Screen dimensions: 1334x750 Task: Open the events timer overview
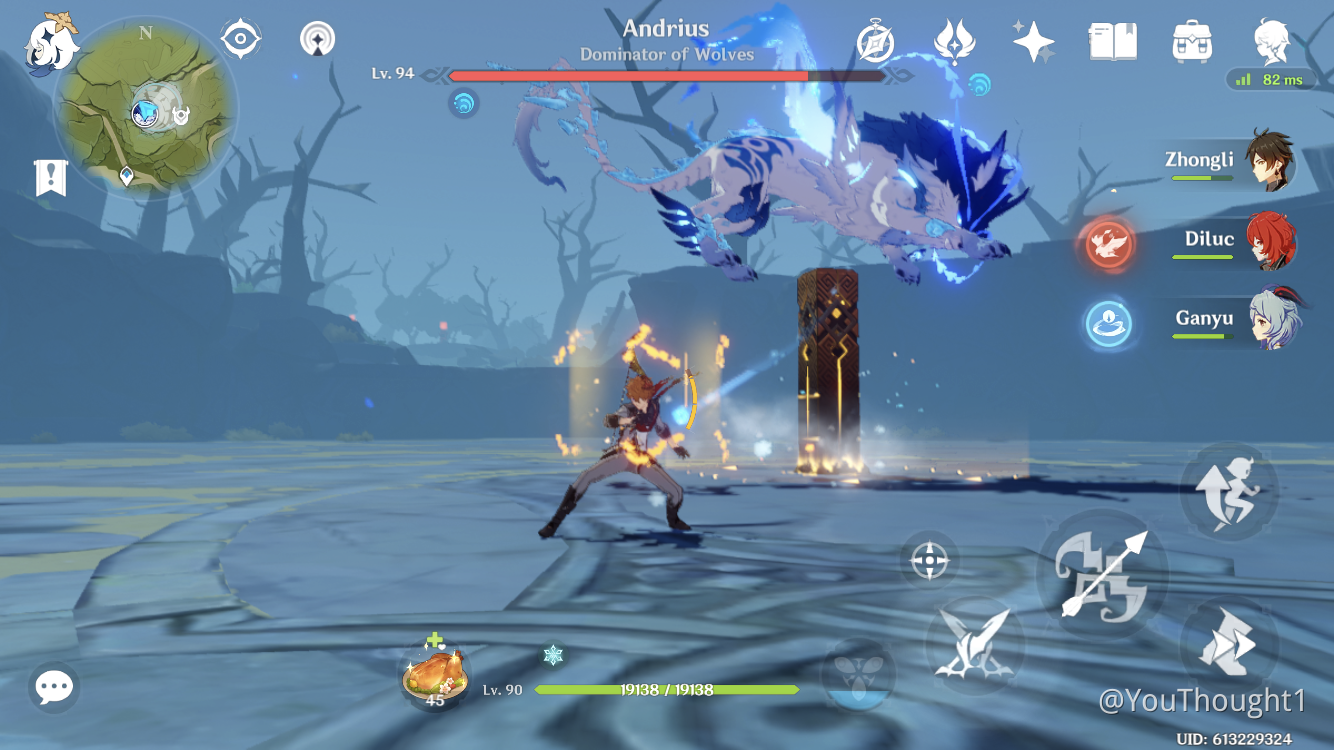point(873,42)
